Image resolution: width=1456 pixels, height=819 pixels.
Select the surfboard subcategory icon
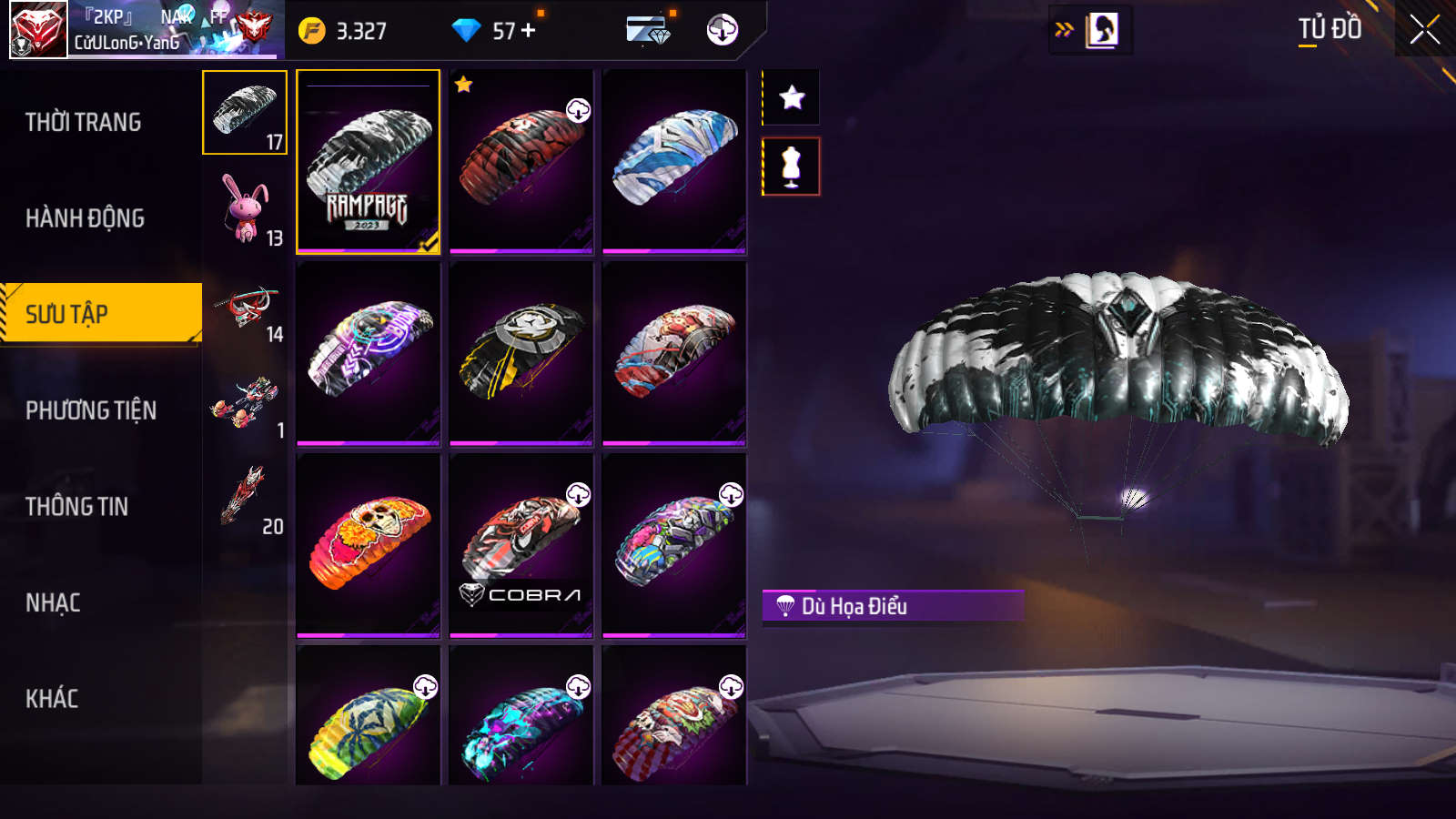click(x=246, y=496)
